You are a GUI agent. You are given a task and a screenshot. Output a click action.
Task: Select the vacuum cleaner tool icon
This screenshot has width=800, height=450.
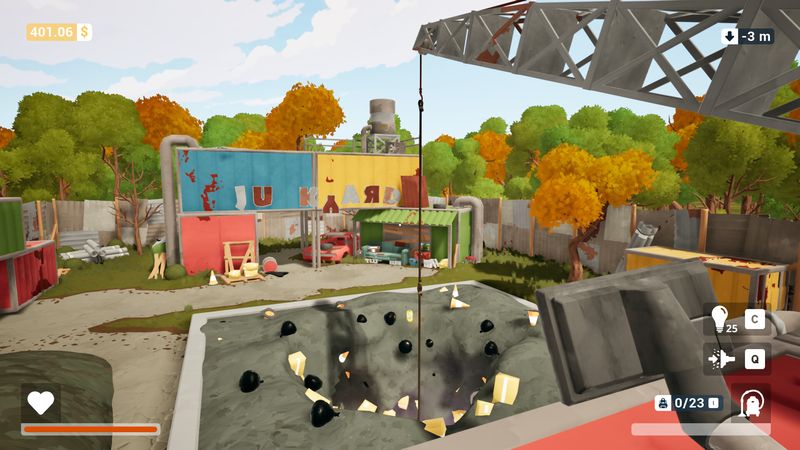click(x=750, y=403)
